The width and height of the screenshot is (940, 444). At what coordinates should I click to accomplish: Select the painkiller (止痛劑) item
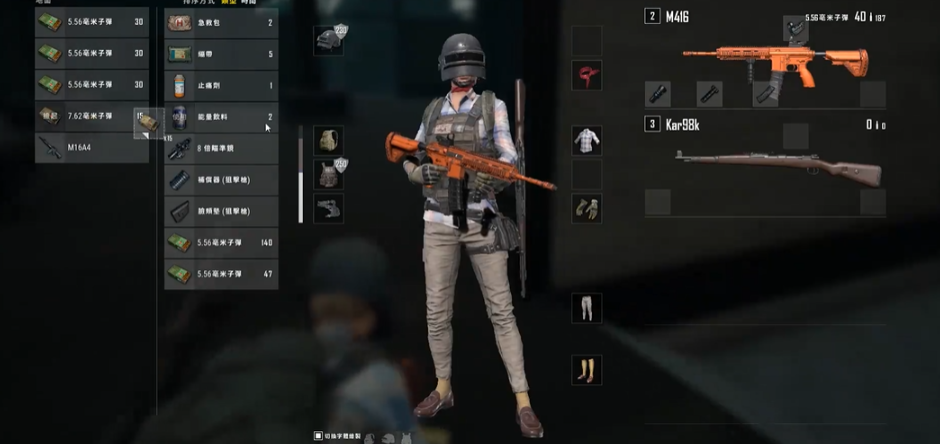pyautogui.click(x=221, y=85)
